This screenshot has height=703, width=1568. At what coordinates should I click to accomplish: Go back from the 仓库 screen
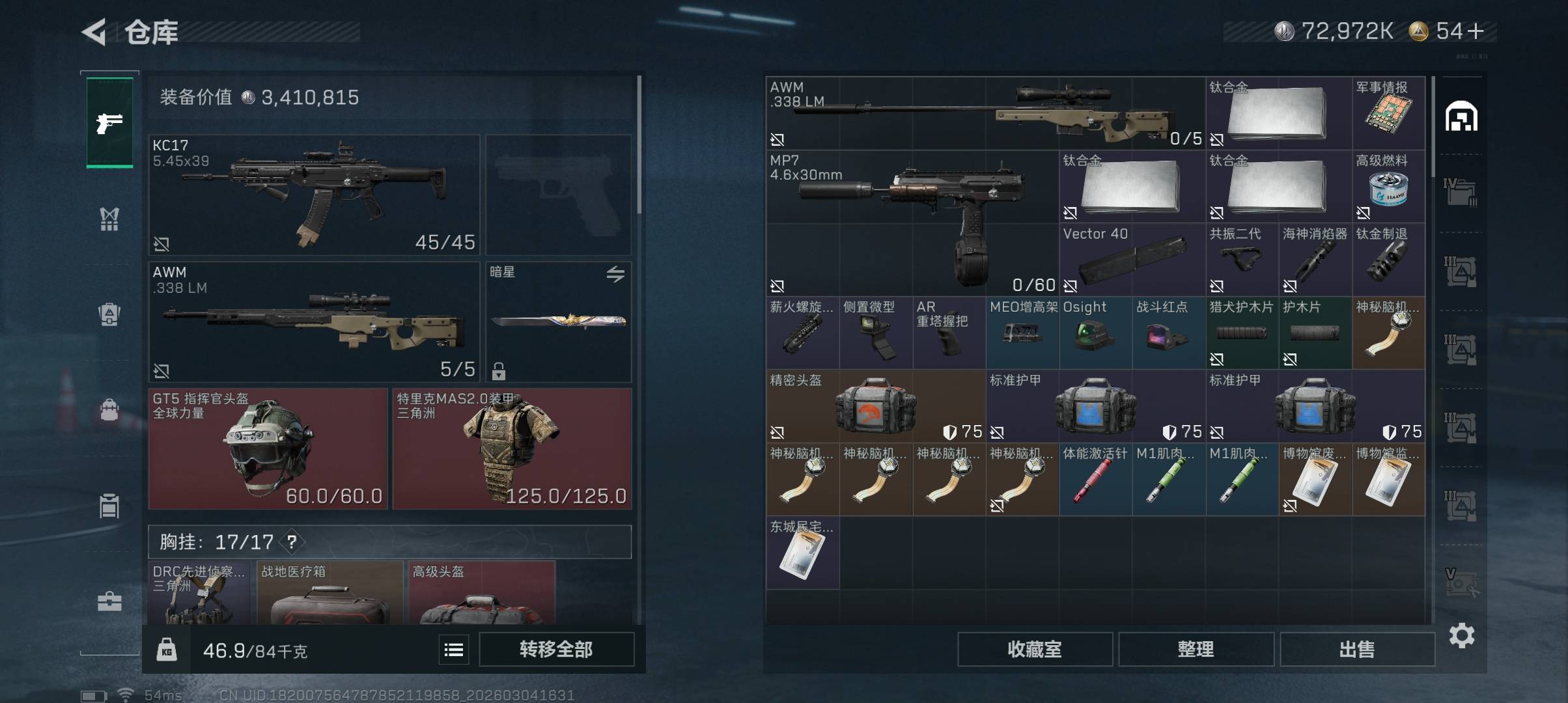click(94, 33)
